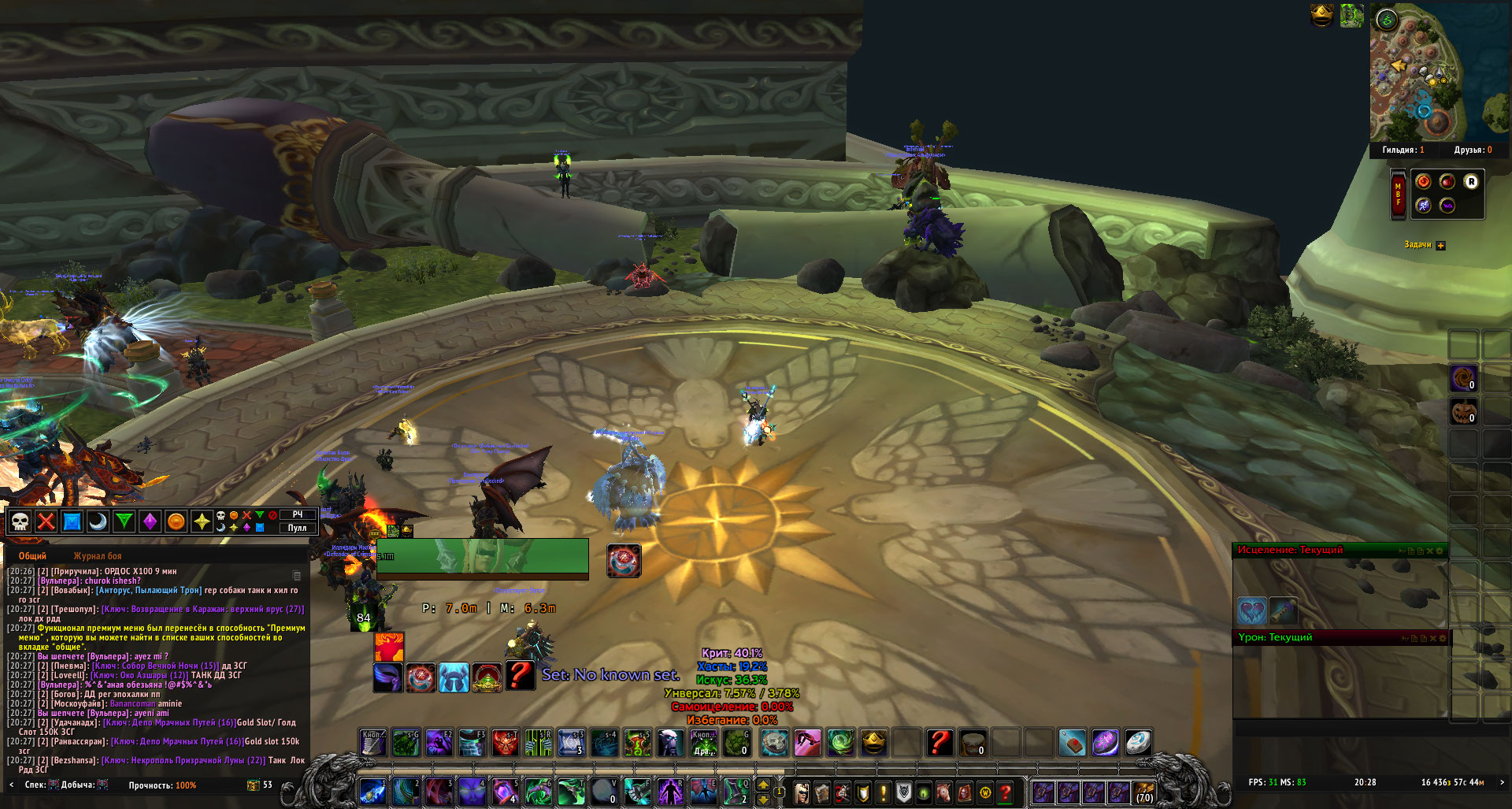Open the "Общий" chat tab
The height and width of the screenshot is (809, 1512).
32,556
